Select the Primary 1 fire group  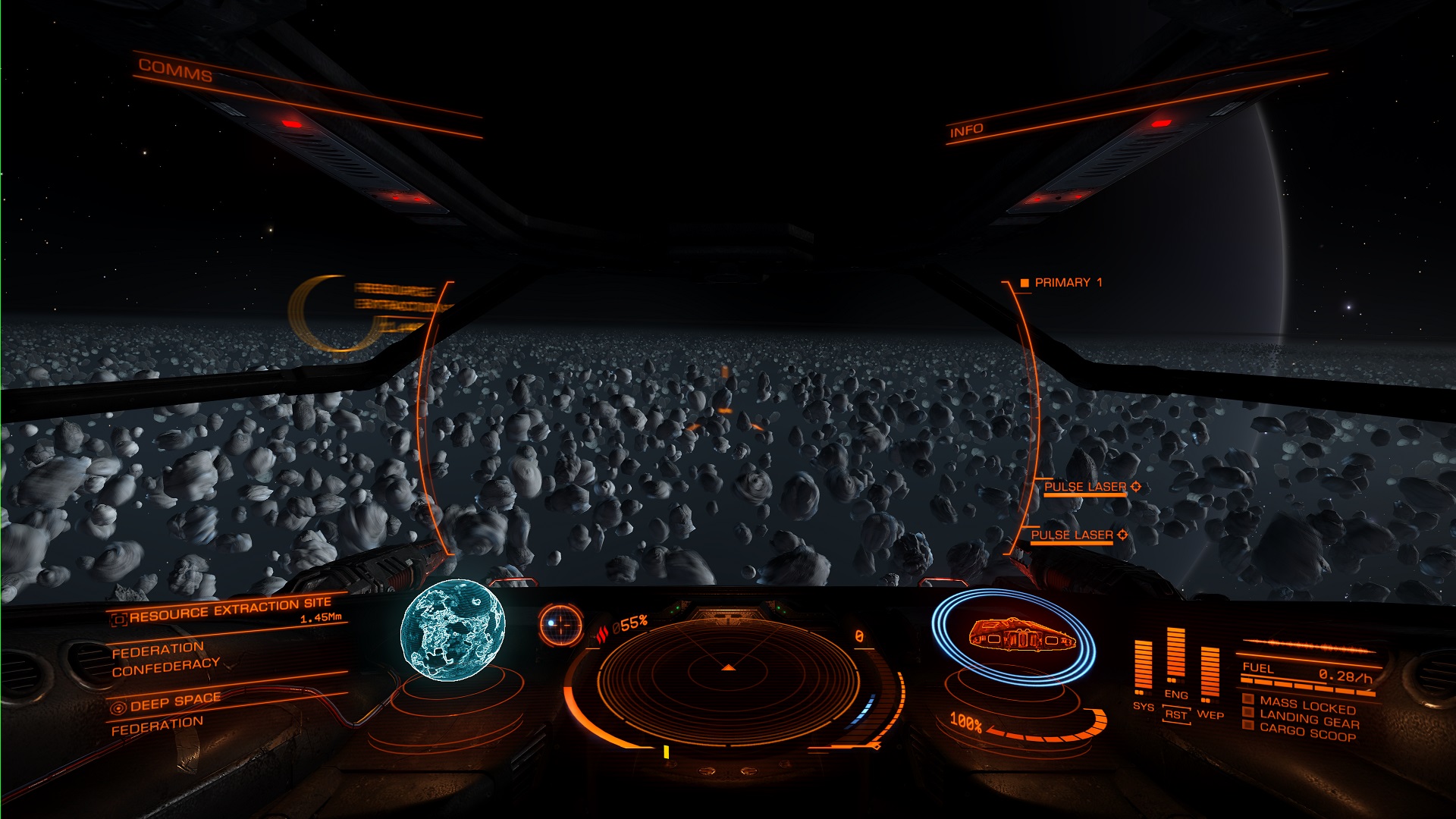tap(1068, 283)
